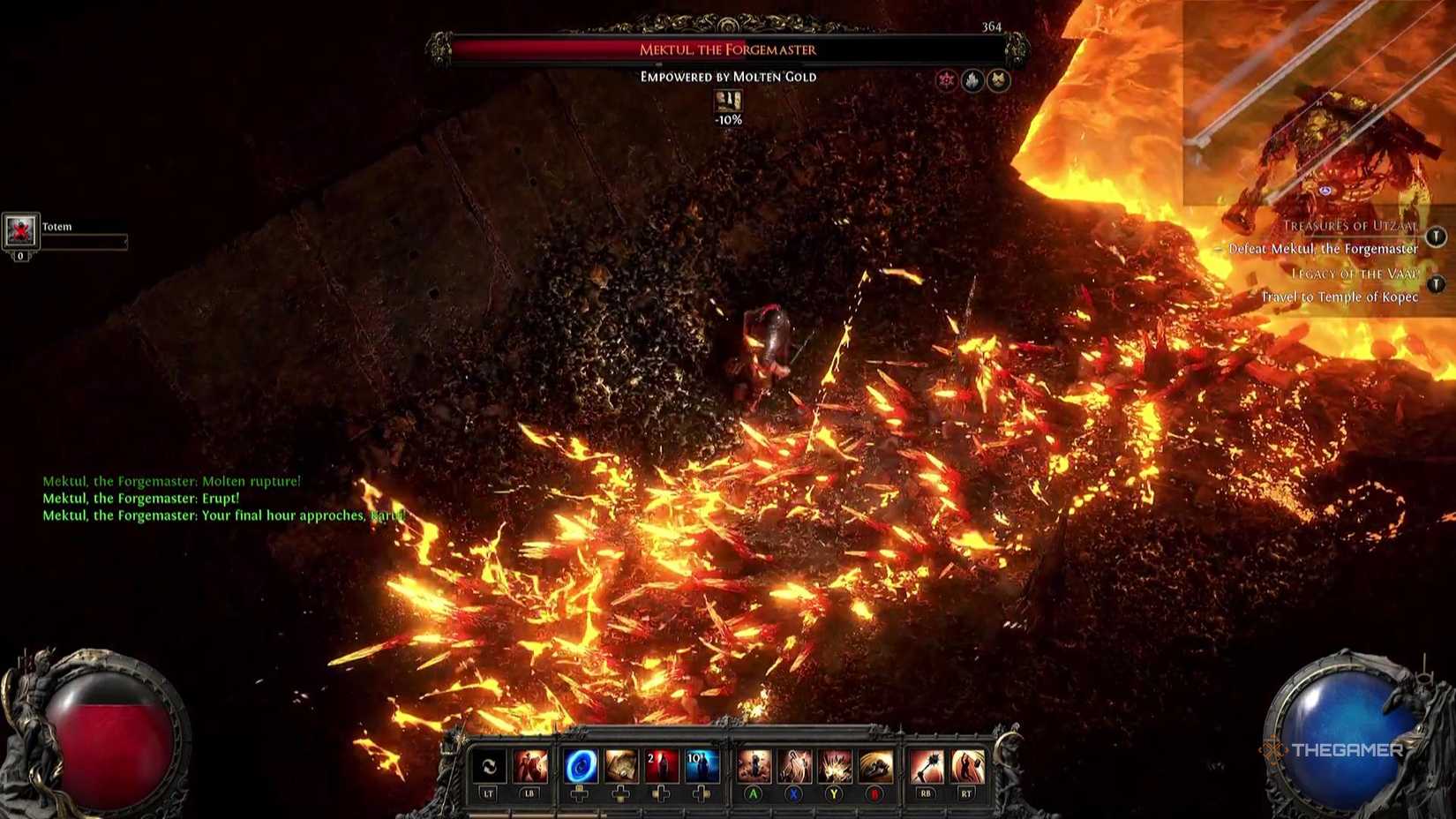Toggle tracking for the Legacy of the Vaal quest
This screenshot has width=1456, height=819.
[x=1435, y=283]
